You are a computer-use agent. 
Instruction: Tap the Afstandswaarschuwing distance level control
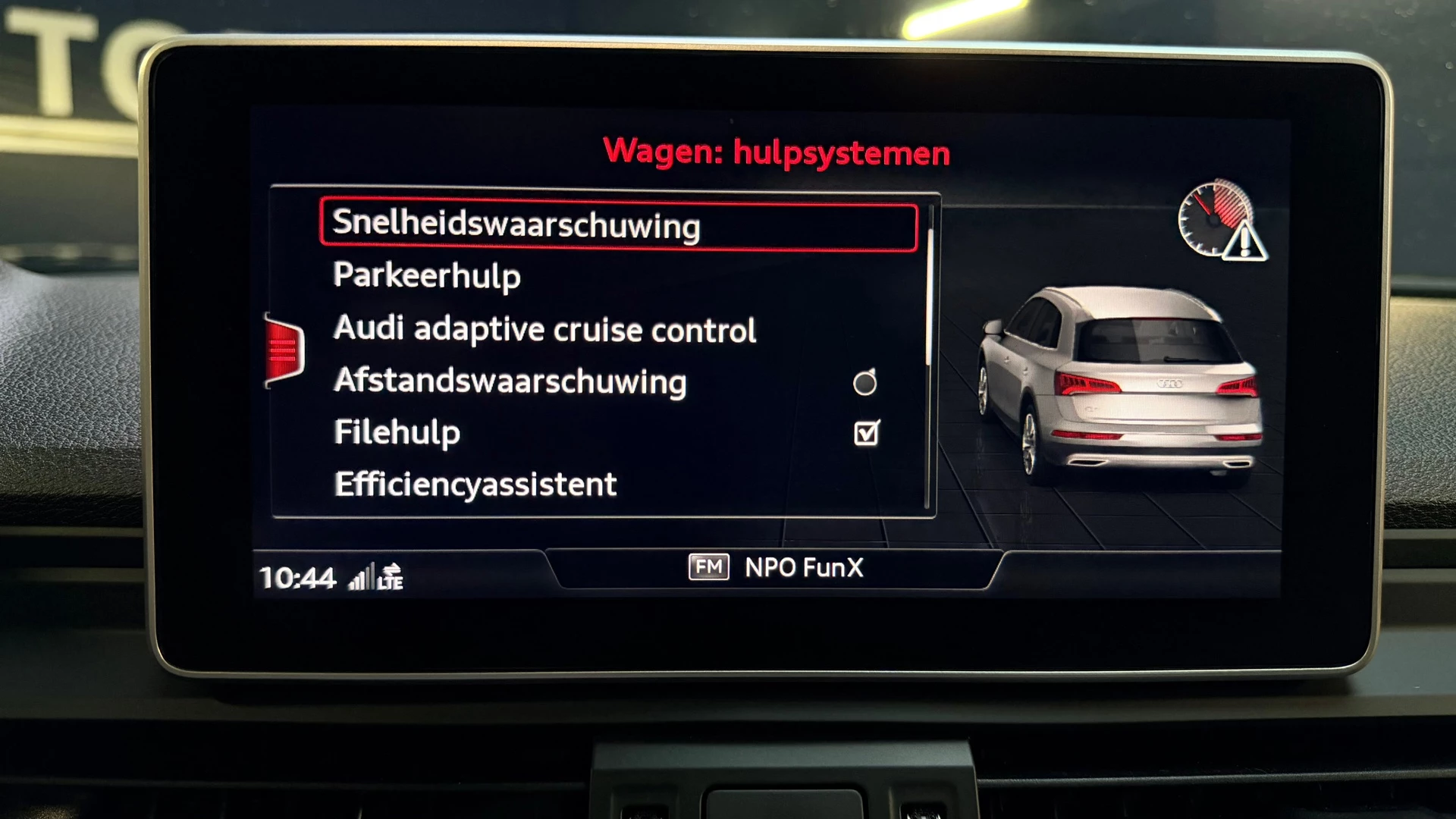(864, 381)
